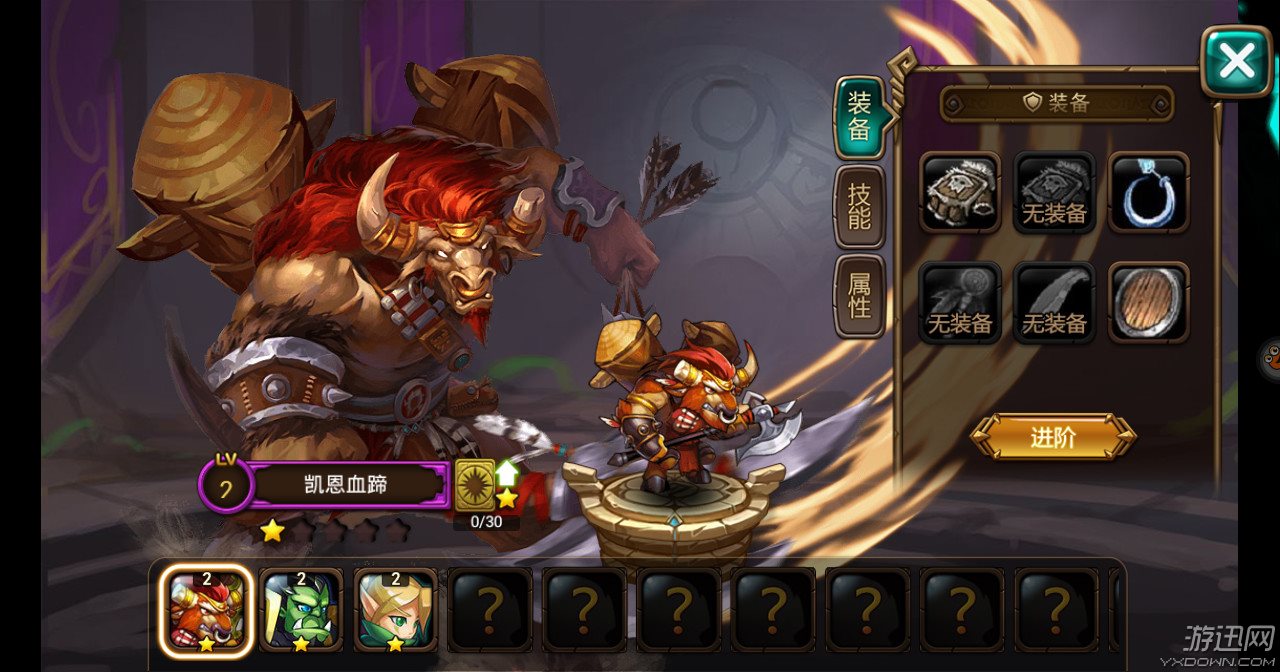Screen dimensions: 1280x672
Task: Switch to the 装备 equipment tab
Action: (859, 117)
